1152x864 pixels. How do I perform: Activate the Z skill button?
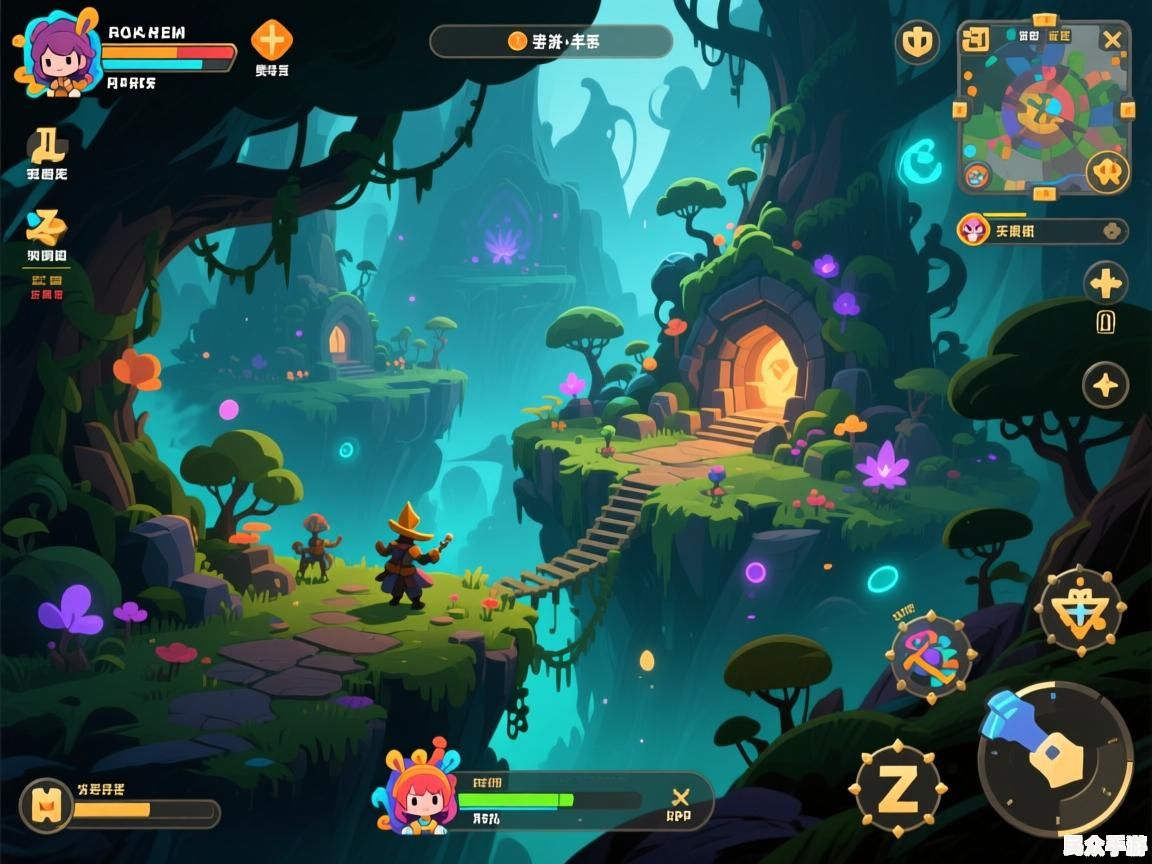pos(898,789)
